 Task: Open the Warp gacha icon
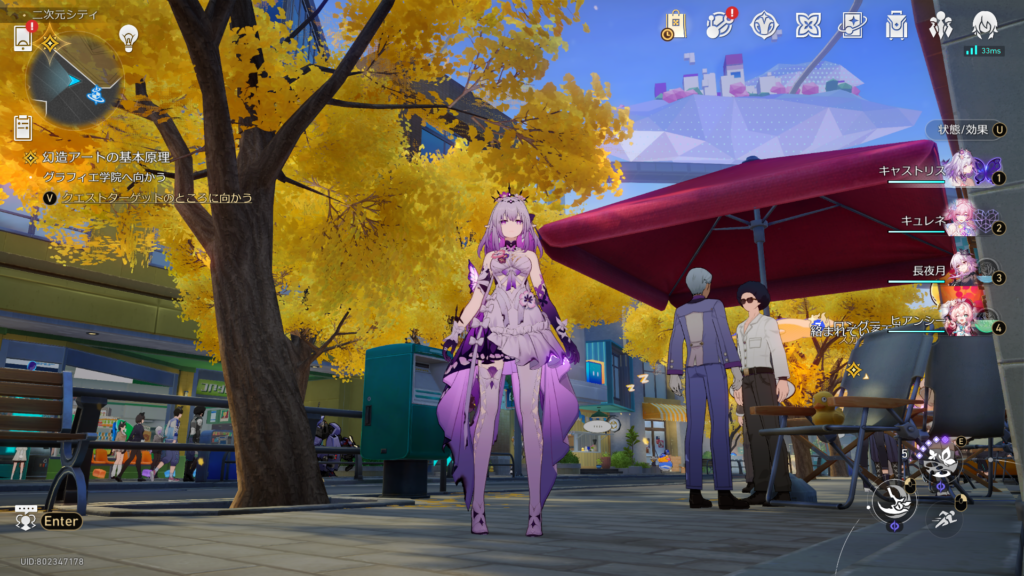click(x=765, y=25)
